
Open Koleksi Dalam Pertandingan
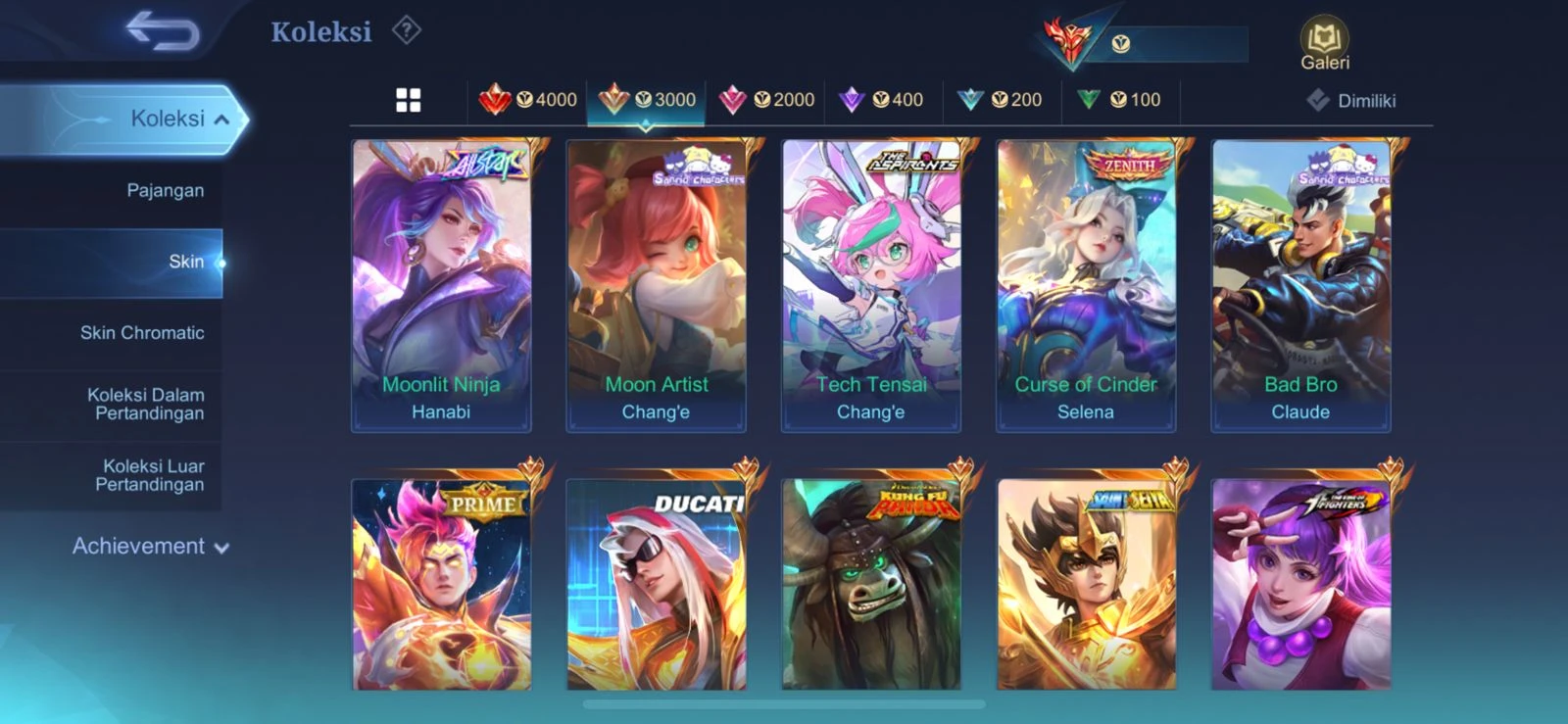tap(147, 404)
